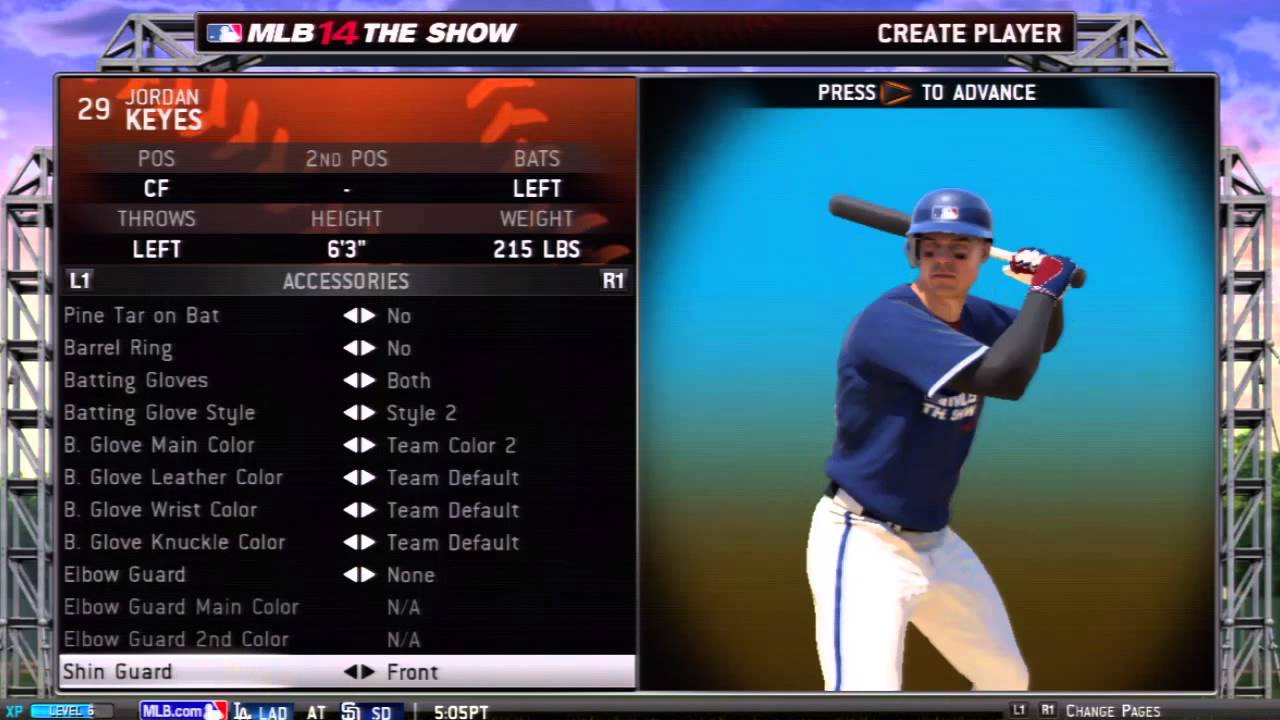
Task: Select the player name Jordan Keyes
Action: [x=163, y=110]
